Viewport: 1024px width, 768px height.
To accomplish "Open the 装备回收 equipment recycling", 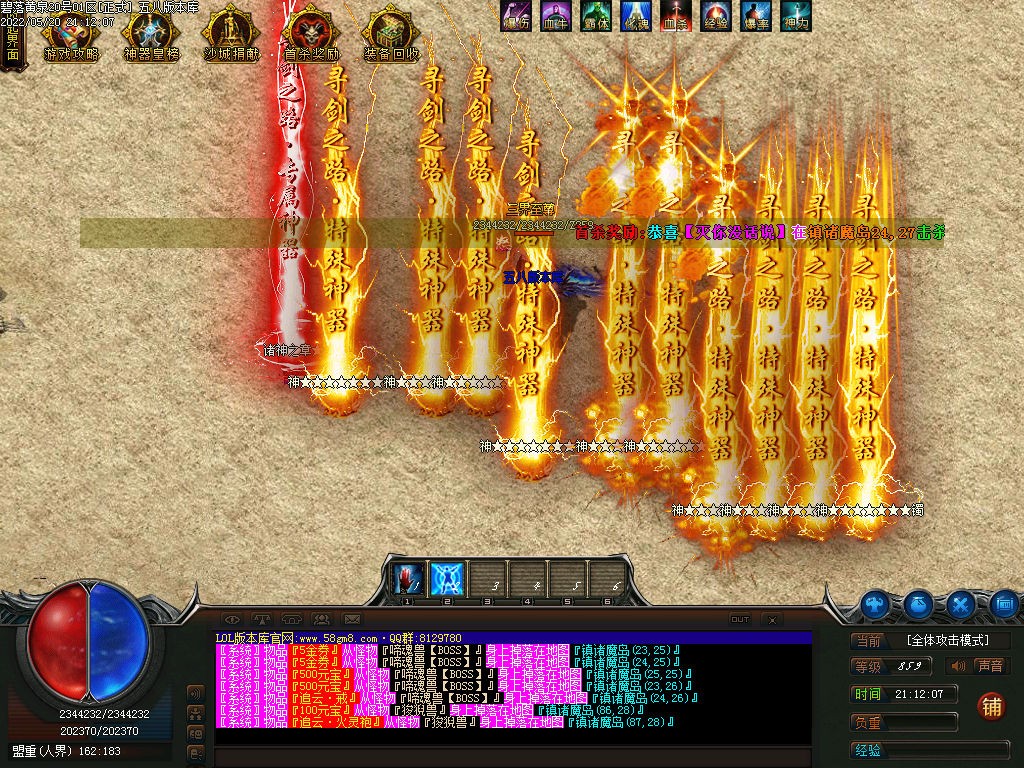I will click(x=391, y=38).
